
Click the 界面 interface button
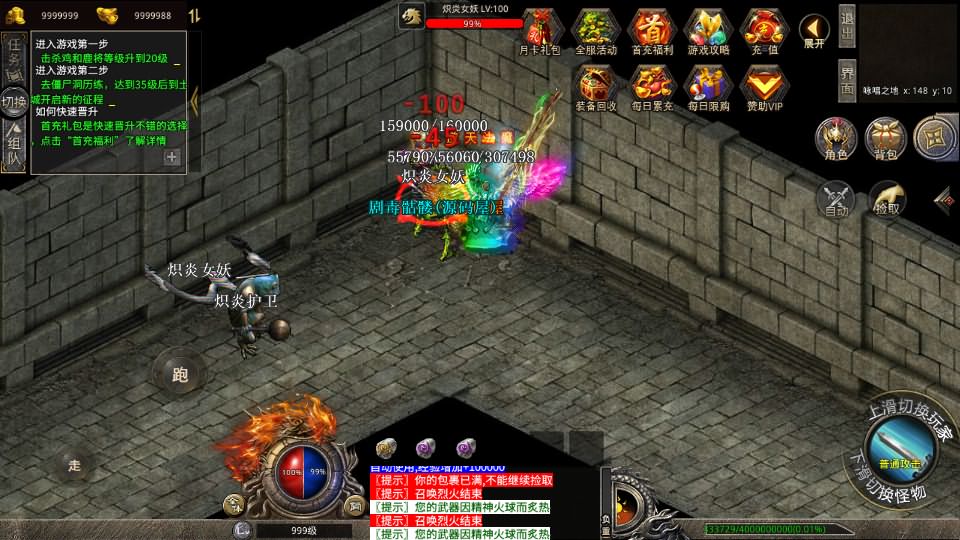846,79
